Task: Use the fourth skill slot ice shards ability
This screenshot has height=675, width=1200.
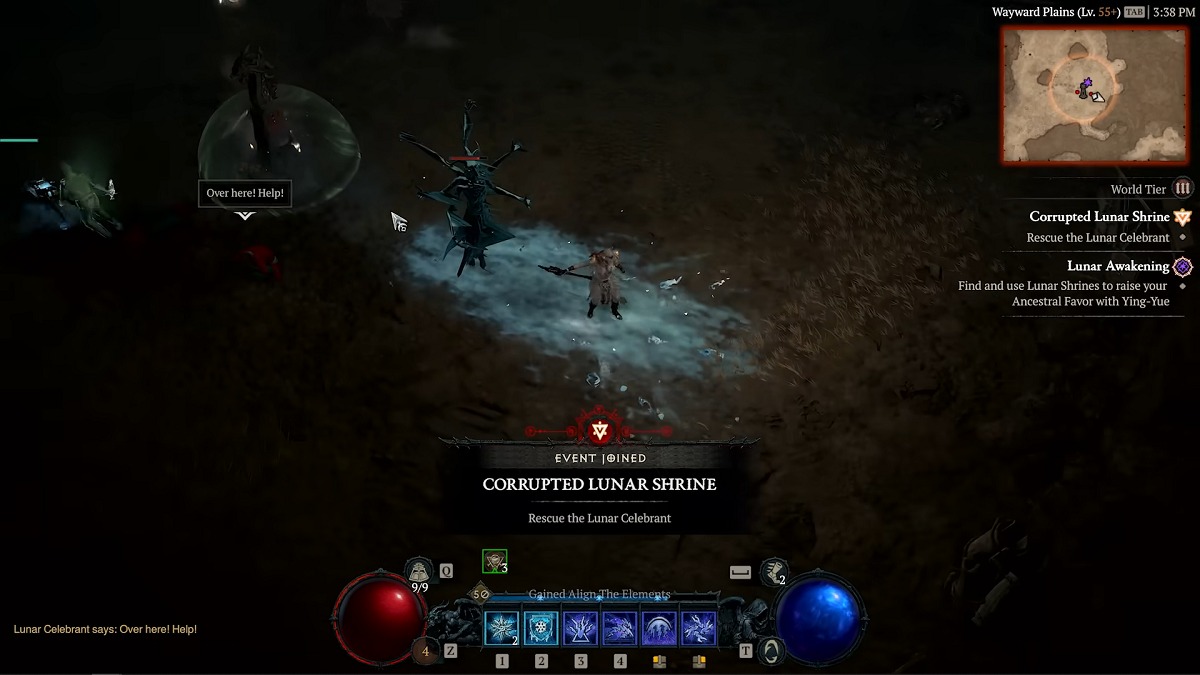Action: (x=620, y=628)
